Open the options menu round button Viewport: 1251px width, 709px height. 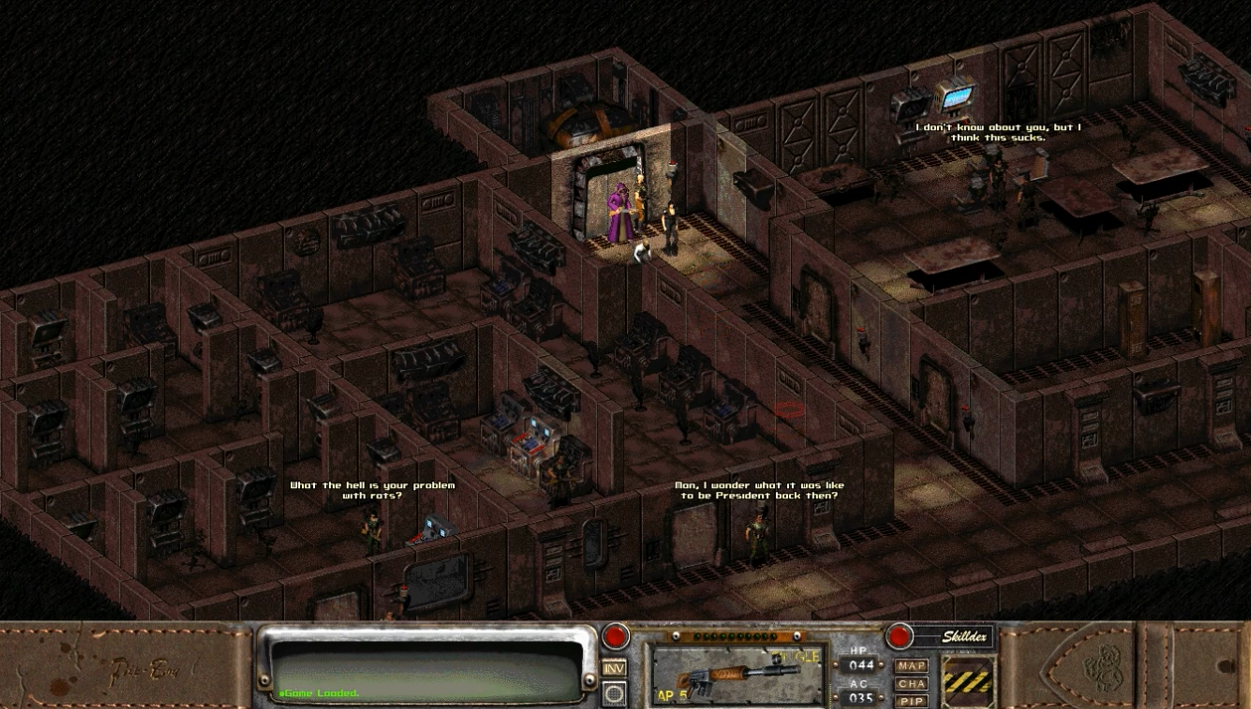coord(614,693)
